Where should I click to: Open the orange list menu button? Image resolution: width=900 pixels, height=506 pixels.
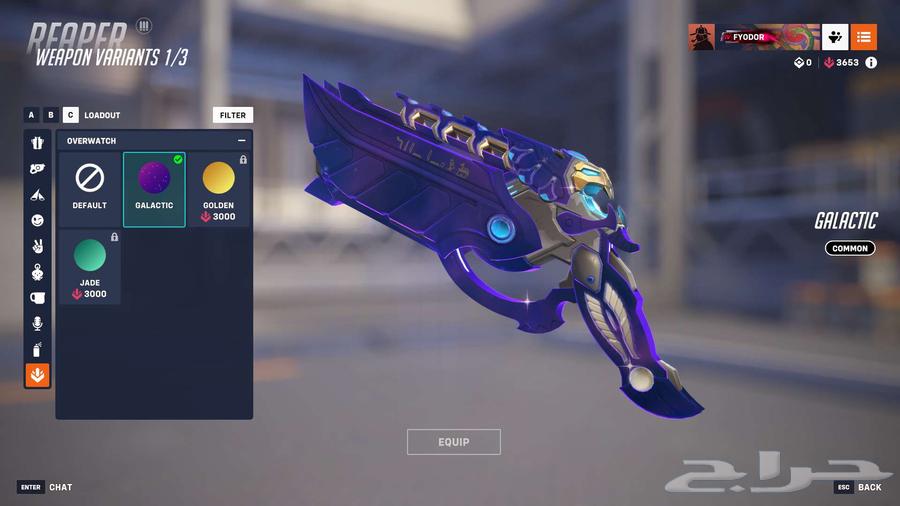tap(864, 37)
